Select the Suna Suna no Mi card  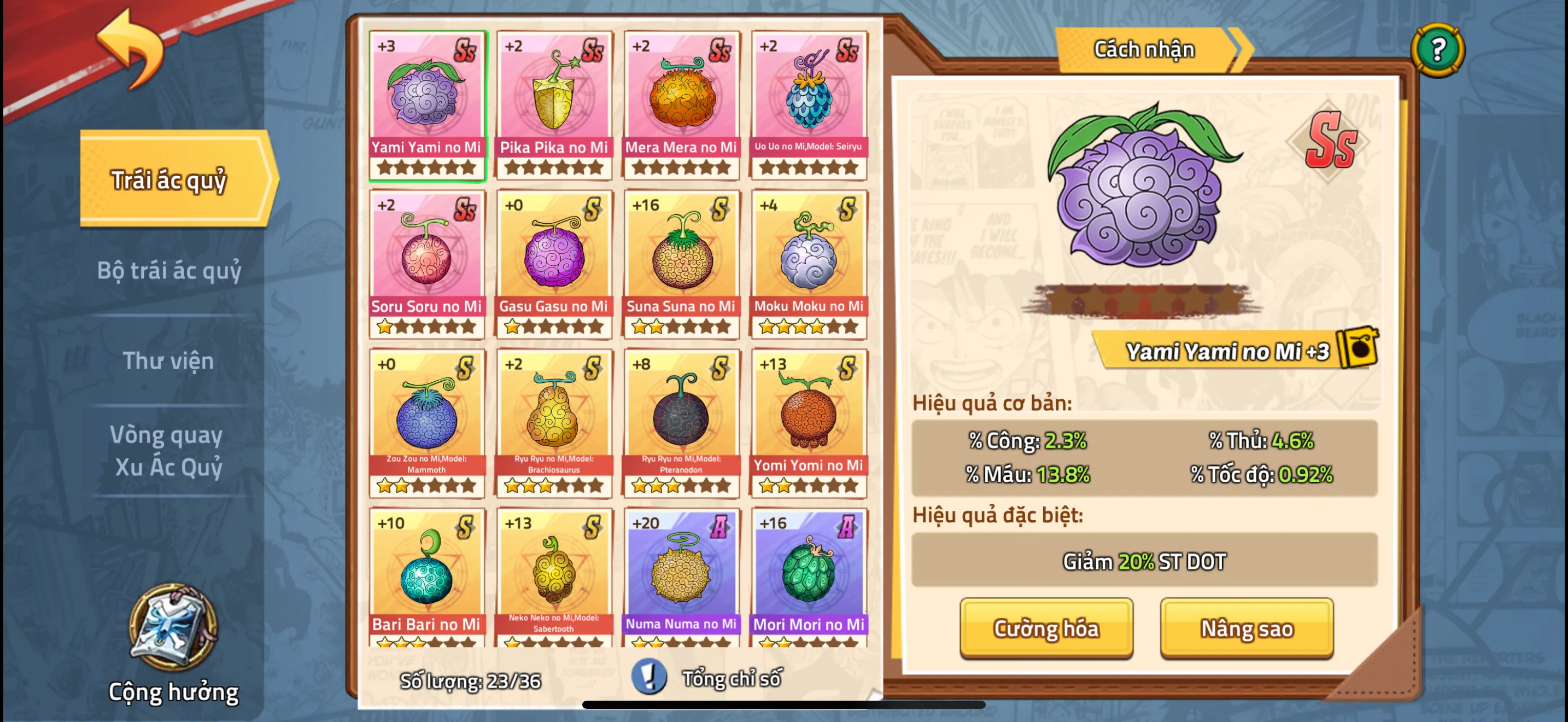pyautogui.click(x=681, y=259)
